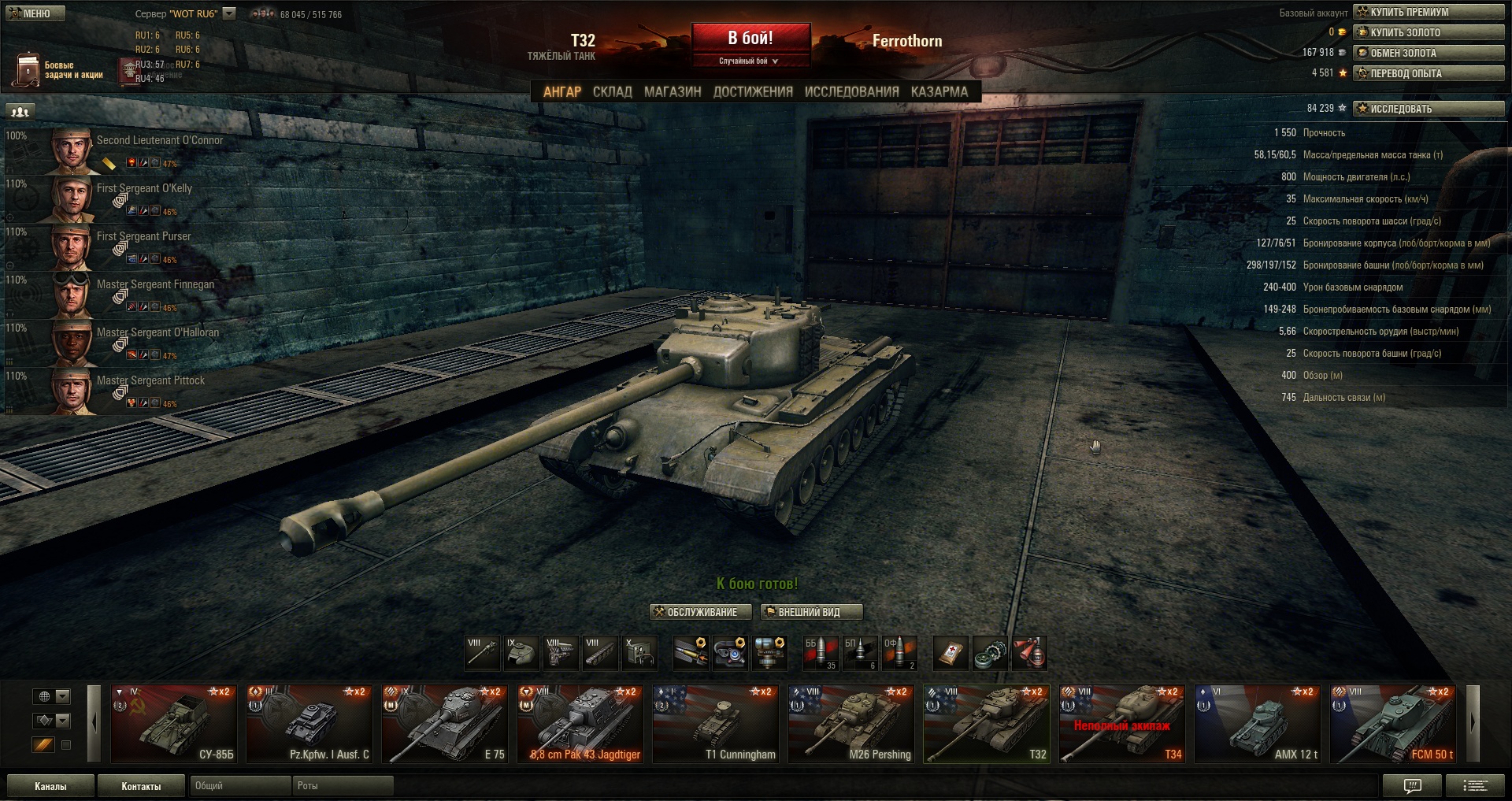Start battle with the В бой! button
The width and height of the screenshot is (1512, 801).
click(750, 39)
